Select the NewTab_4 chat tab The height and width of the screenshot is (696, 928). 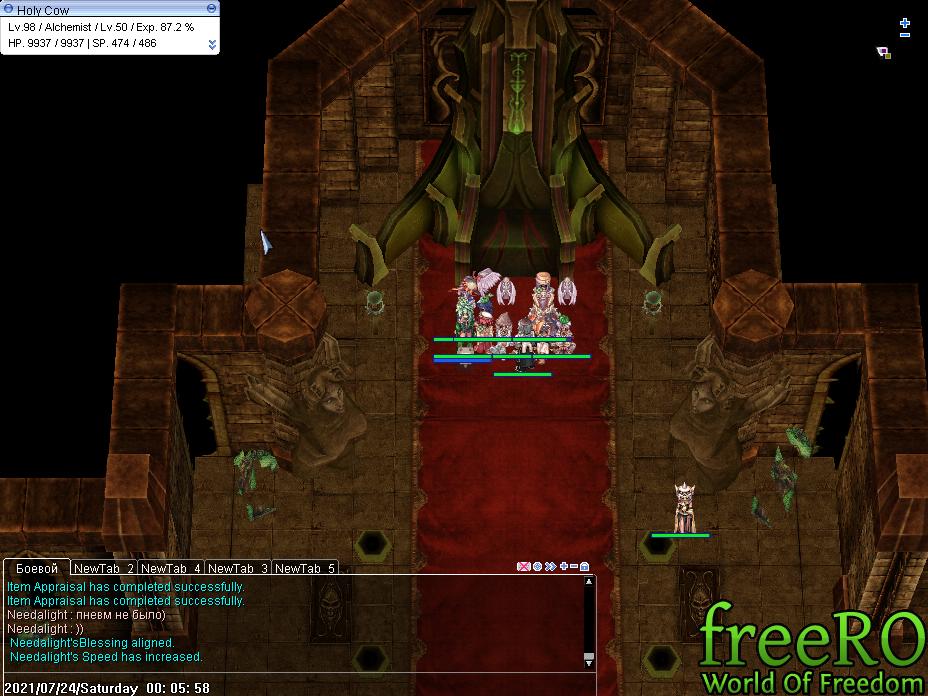click(x=171, y=568)
